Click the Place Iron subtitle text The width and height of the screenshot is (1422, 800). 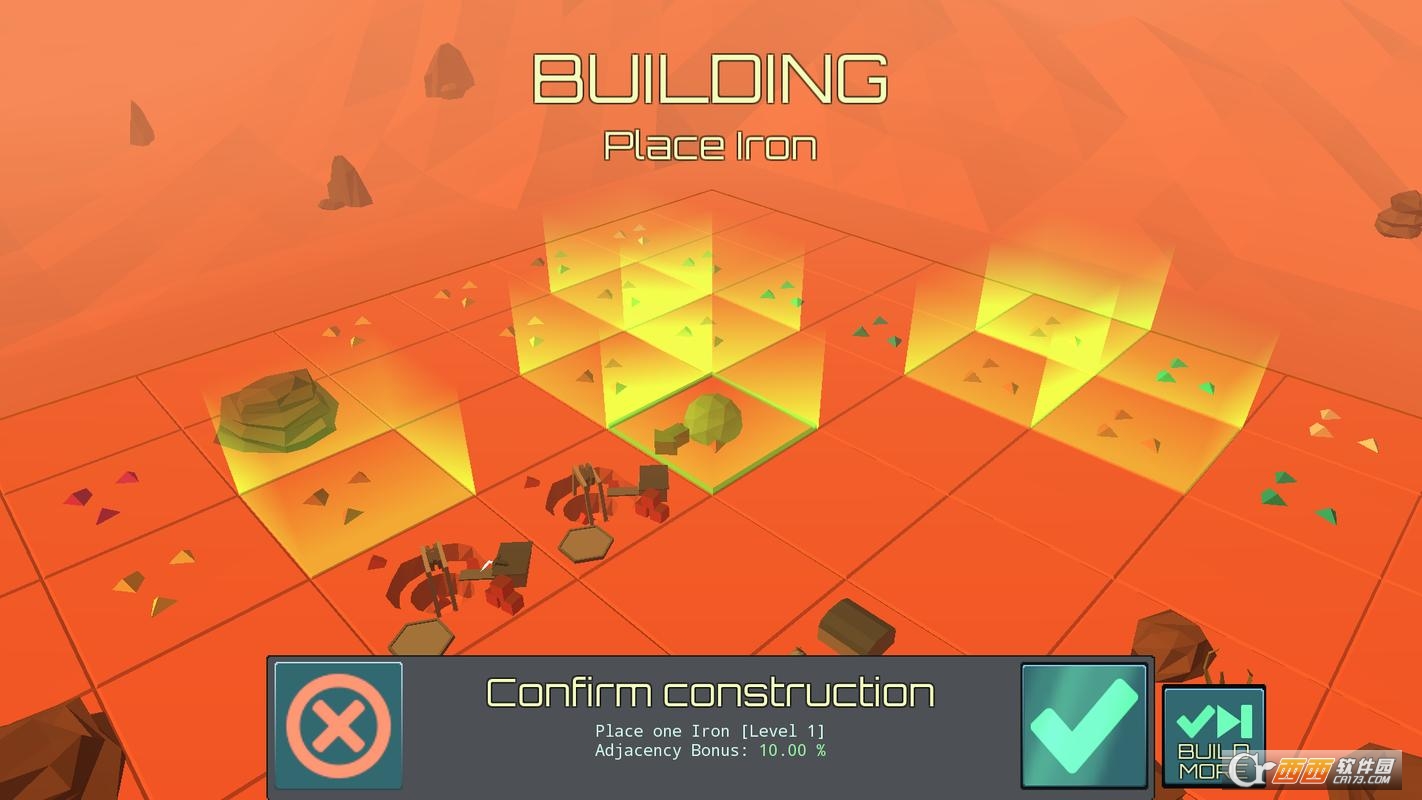pyautogui.click(x=710, y=146)
